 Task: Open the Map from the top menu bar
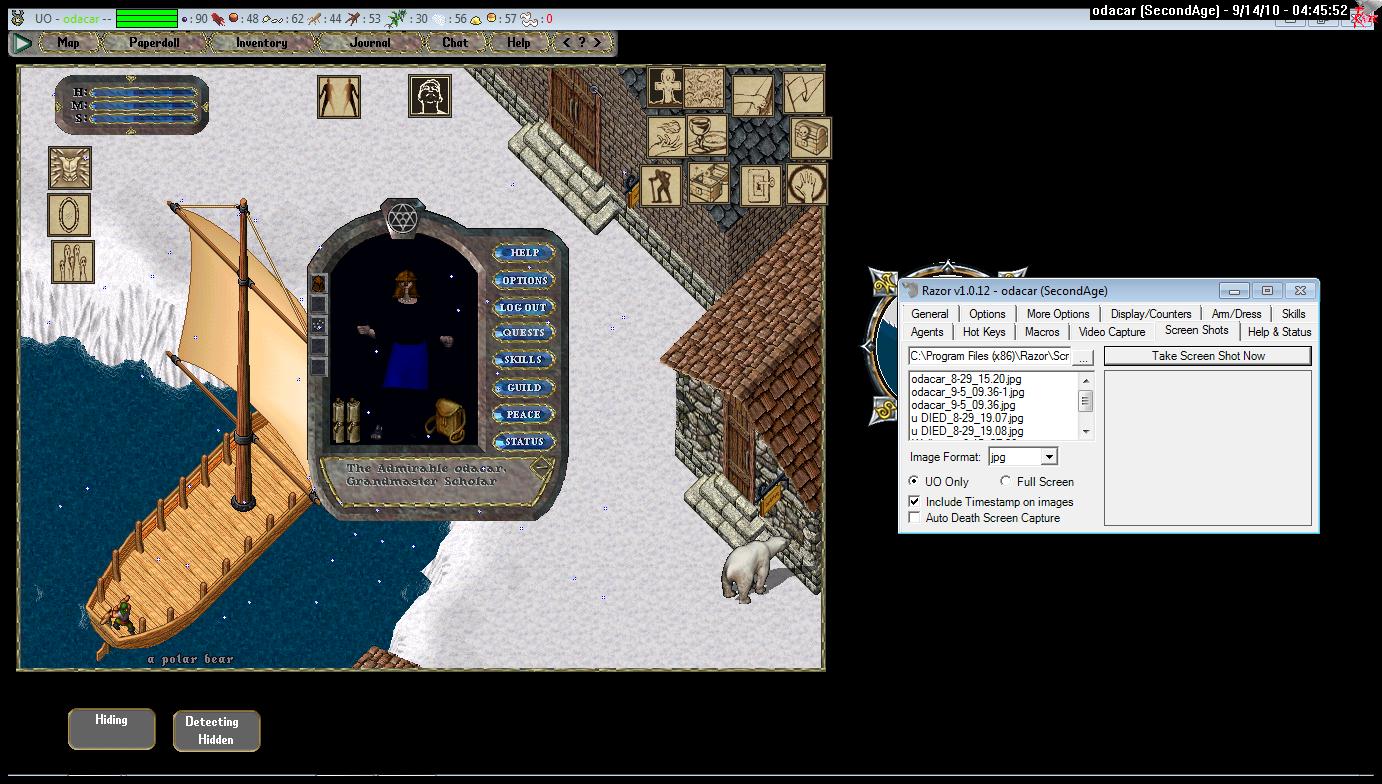click(68, 43)
